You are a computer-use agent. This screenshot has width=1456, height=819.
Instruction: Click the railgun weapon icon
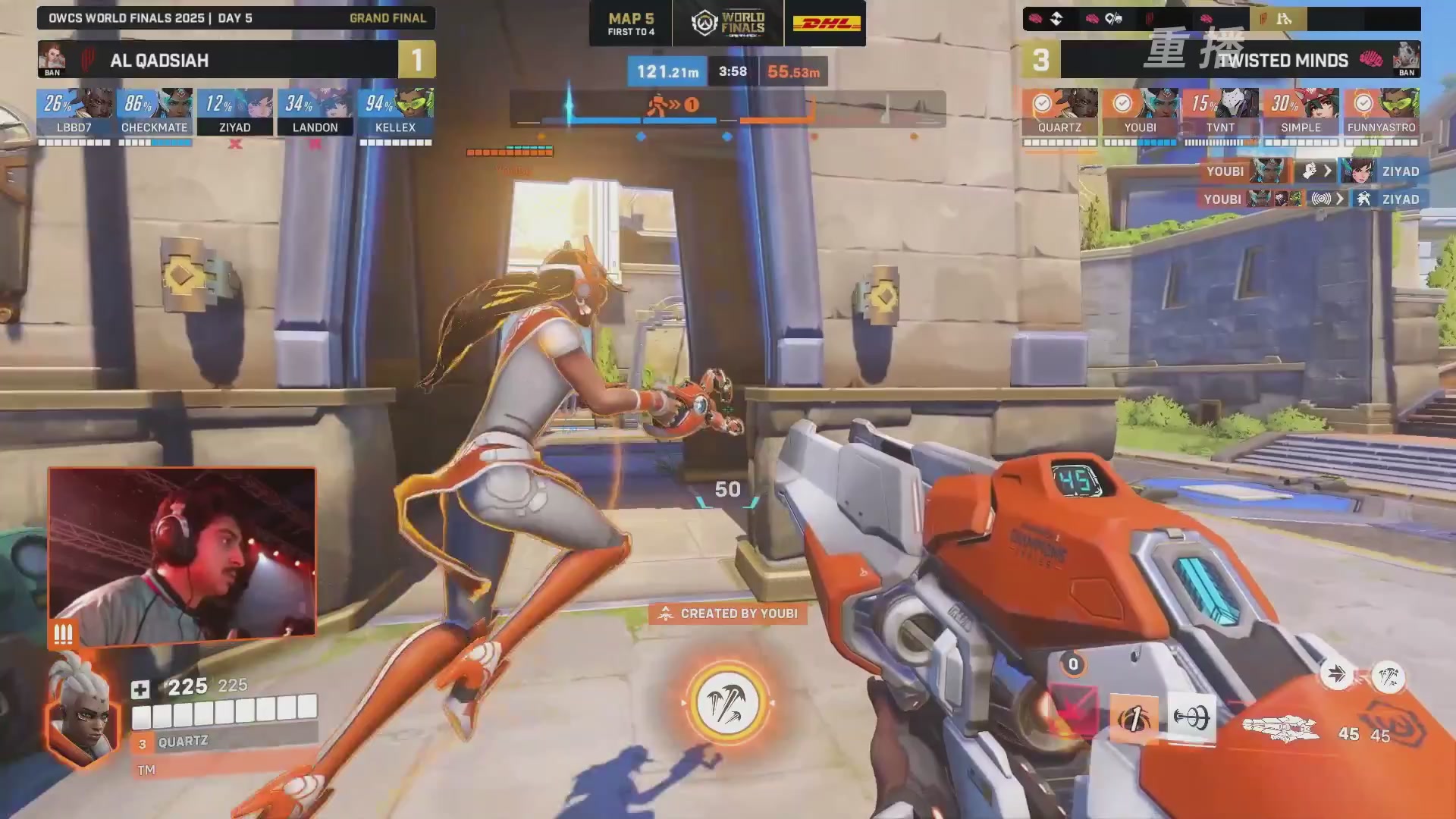tap(1281, 730)
